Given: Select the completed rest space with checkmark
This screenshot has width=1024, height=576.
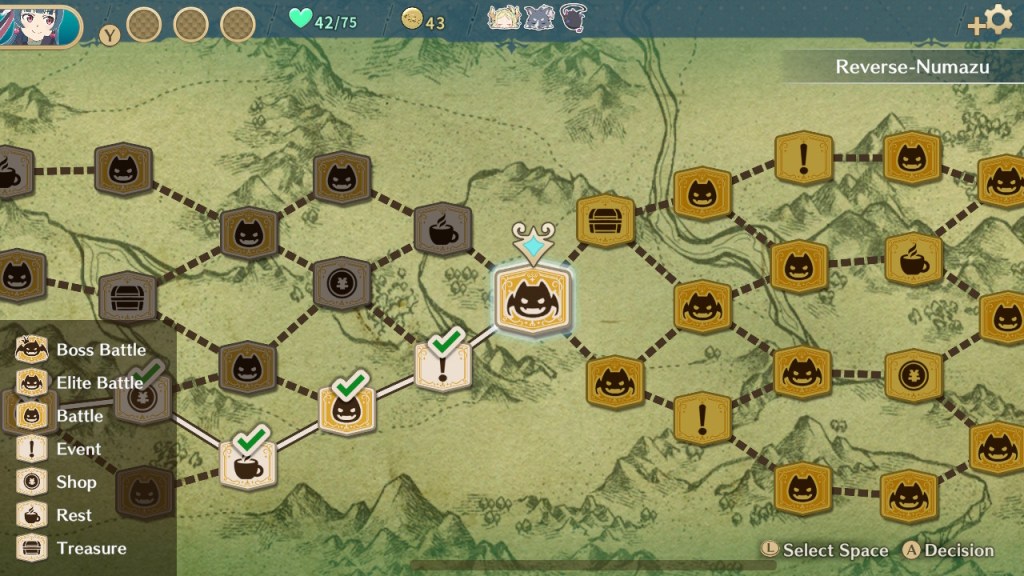Looking at the screenshot, I should pyautogui.click(x=247, y=464).
